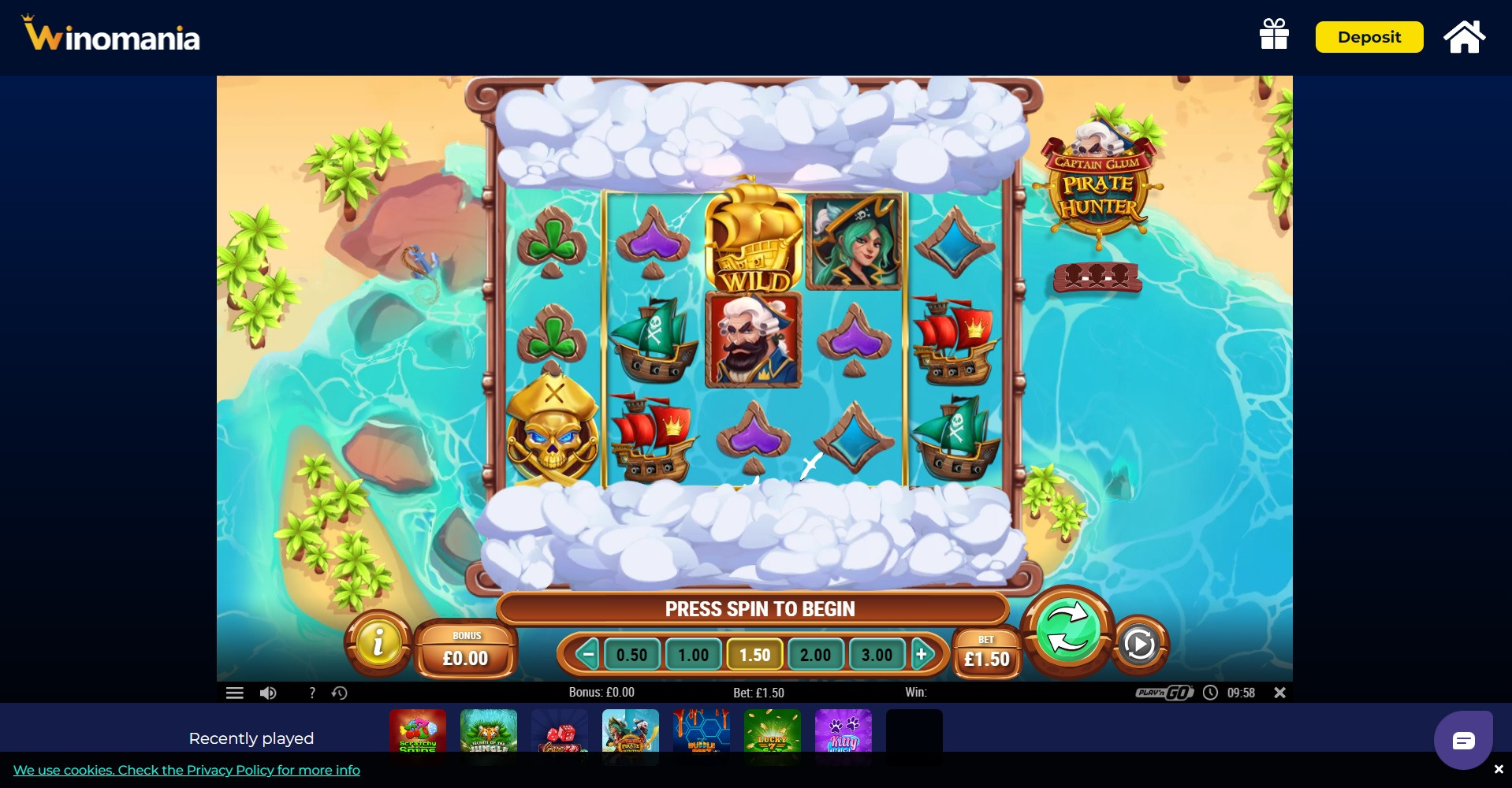This screenshot has height=788, width=1512.
Task: Select the 3.00 bet value
Action: click(x=877, y=654)
